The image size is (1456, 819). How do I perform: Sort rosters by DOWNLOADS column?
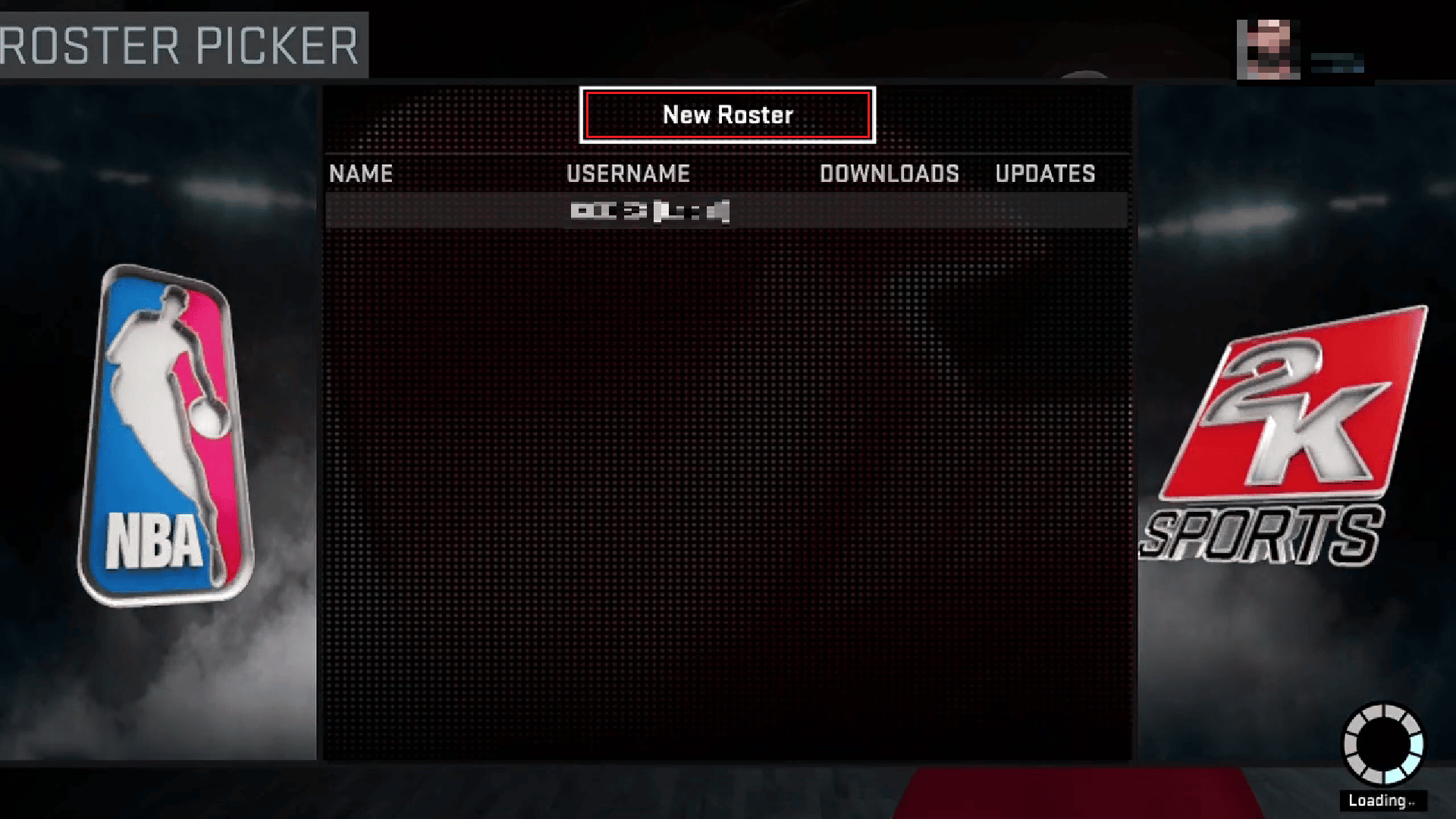(x=890, y=174)
